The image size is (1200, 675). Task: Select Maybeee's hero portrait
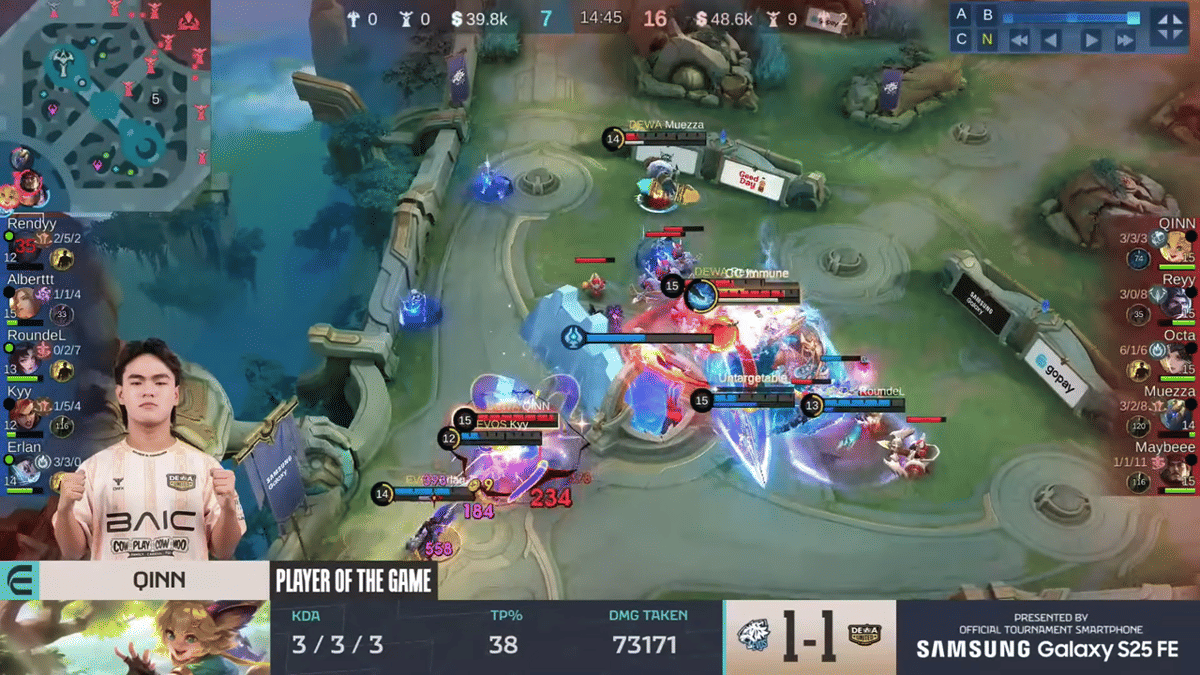1176,470
